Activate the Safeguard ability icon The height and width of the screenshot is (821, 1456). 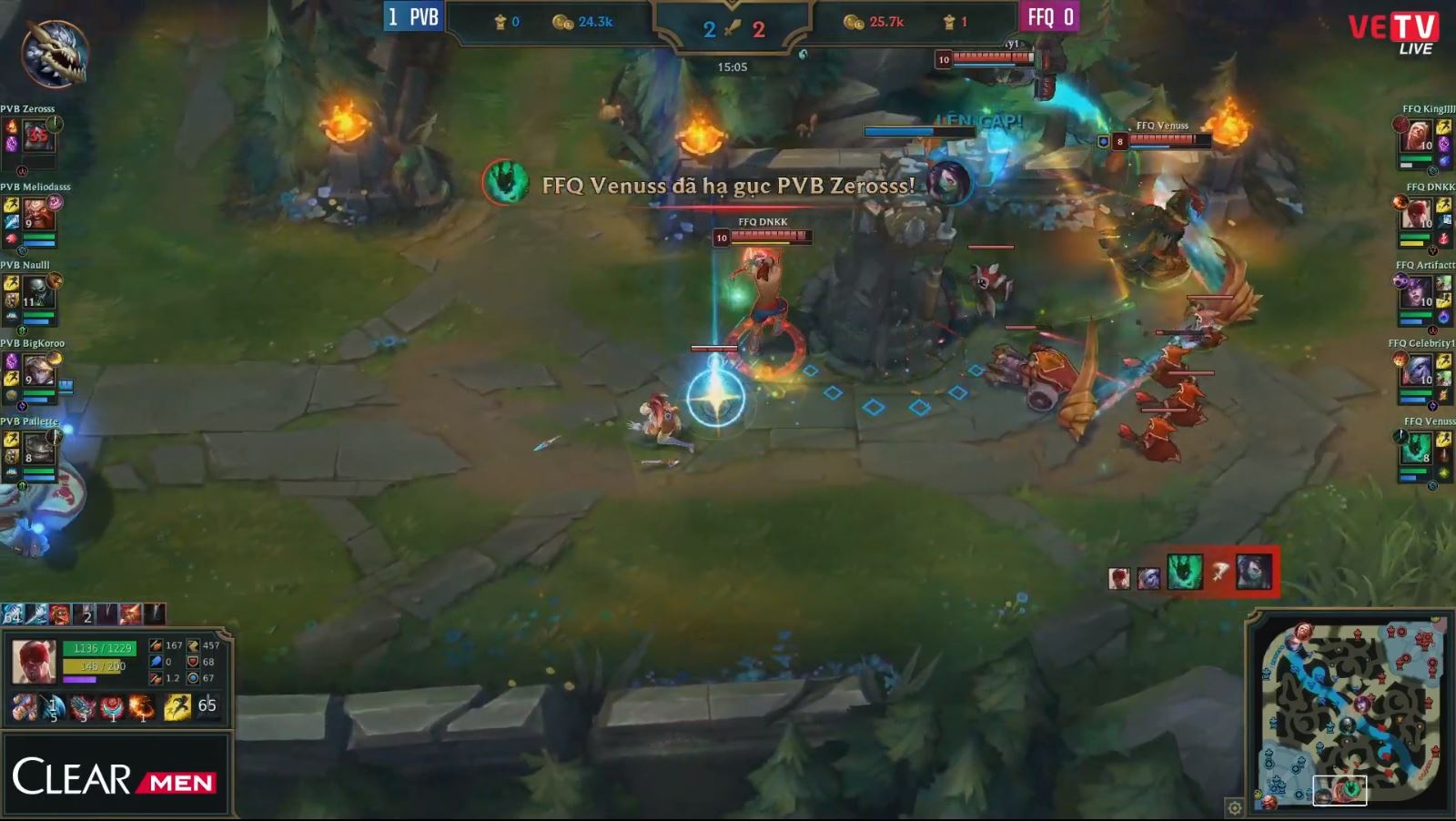tap(83, 706)
